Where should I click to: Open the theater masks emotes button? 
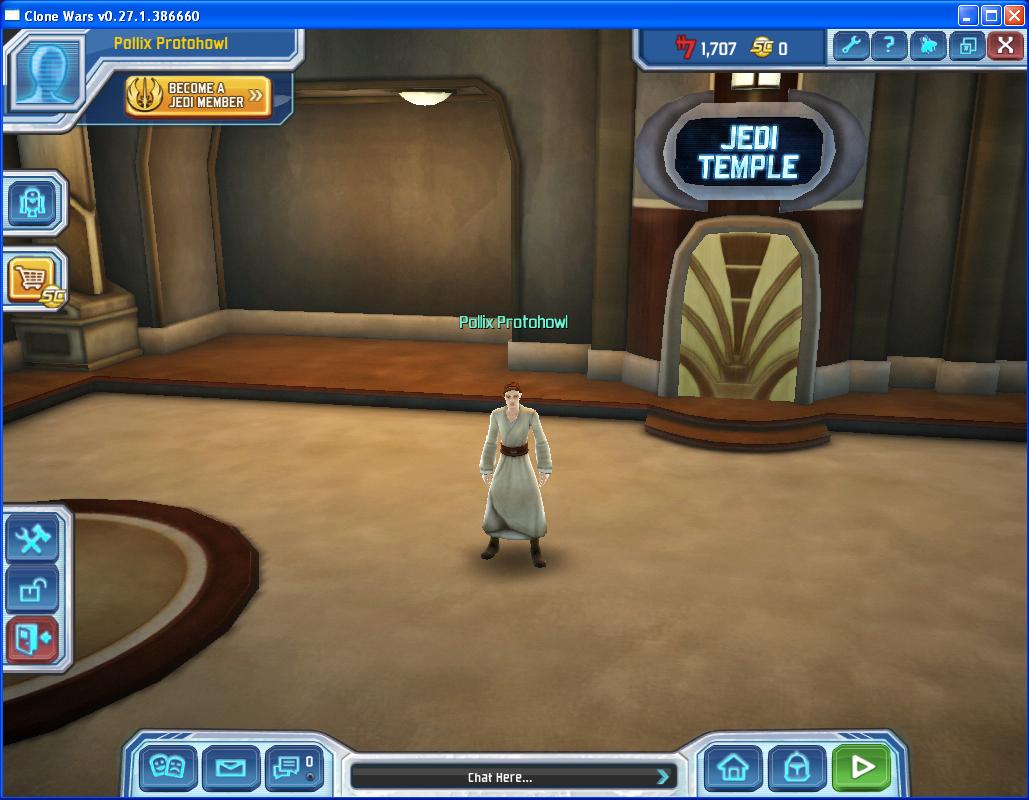click(167, 768)
